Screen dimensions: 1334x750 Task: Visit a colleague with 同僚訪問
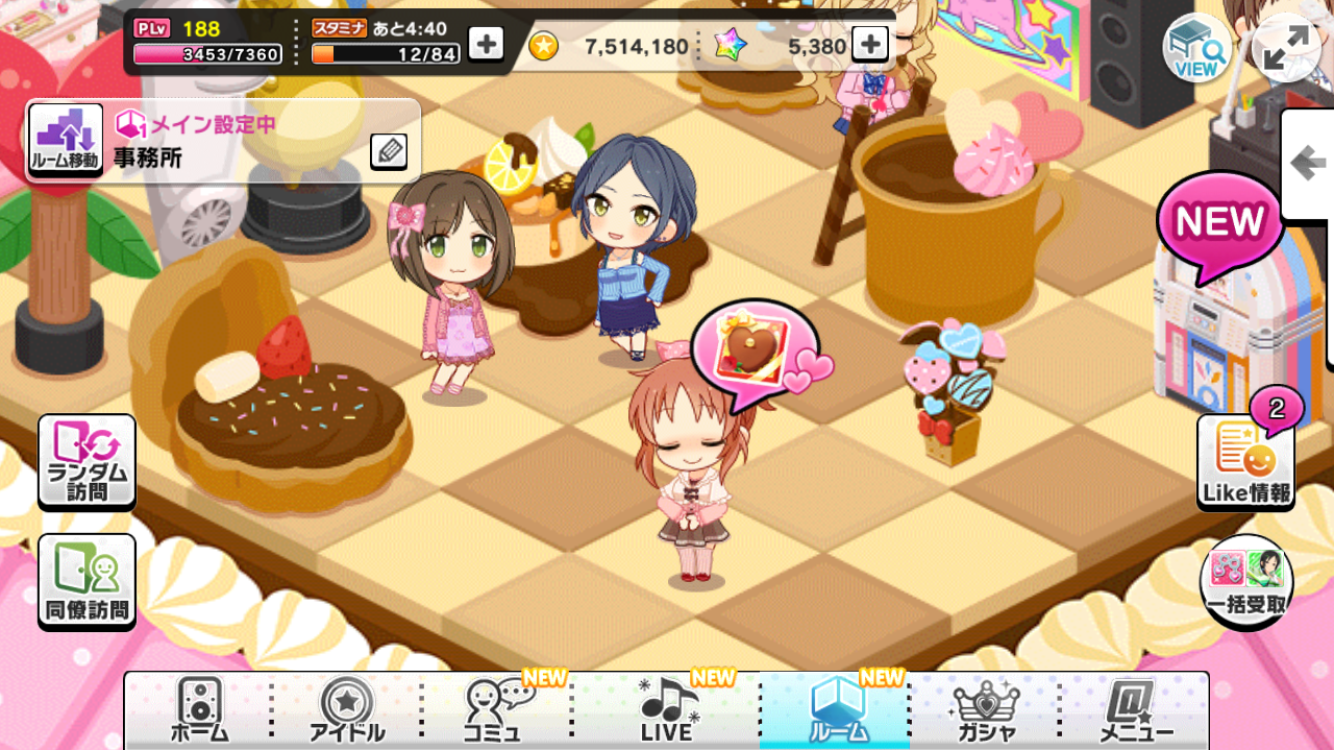[x=87, y=582]
